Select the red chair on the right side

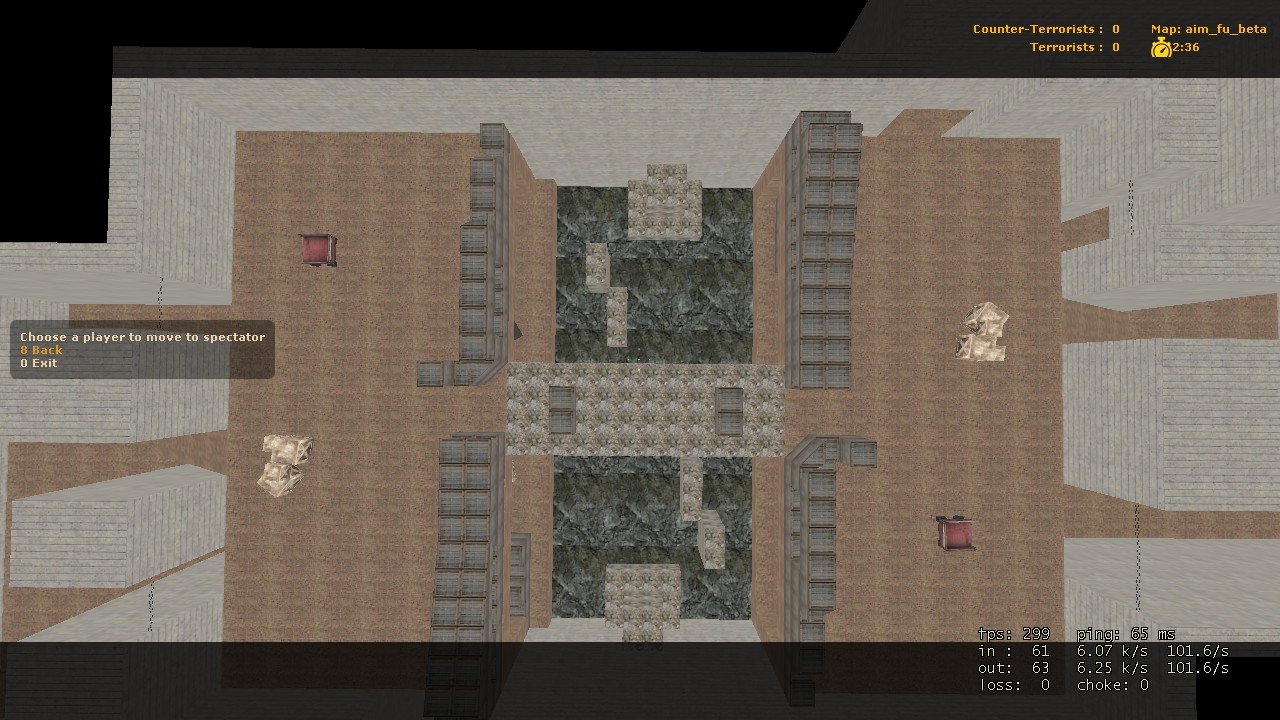pyautogui.click(x=952, y=531)
